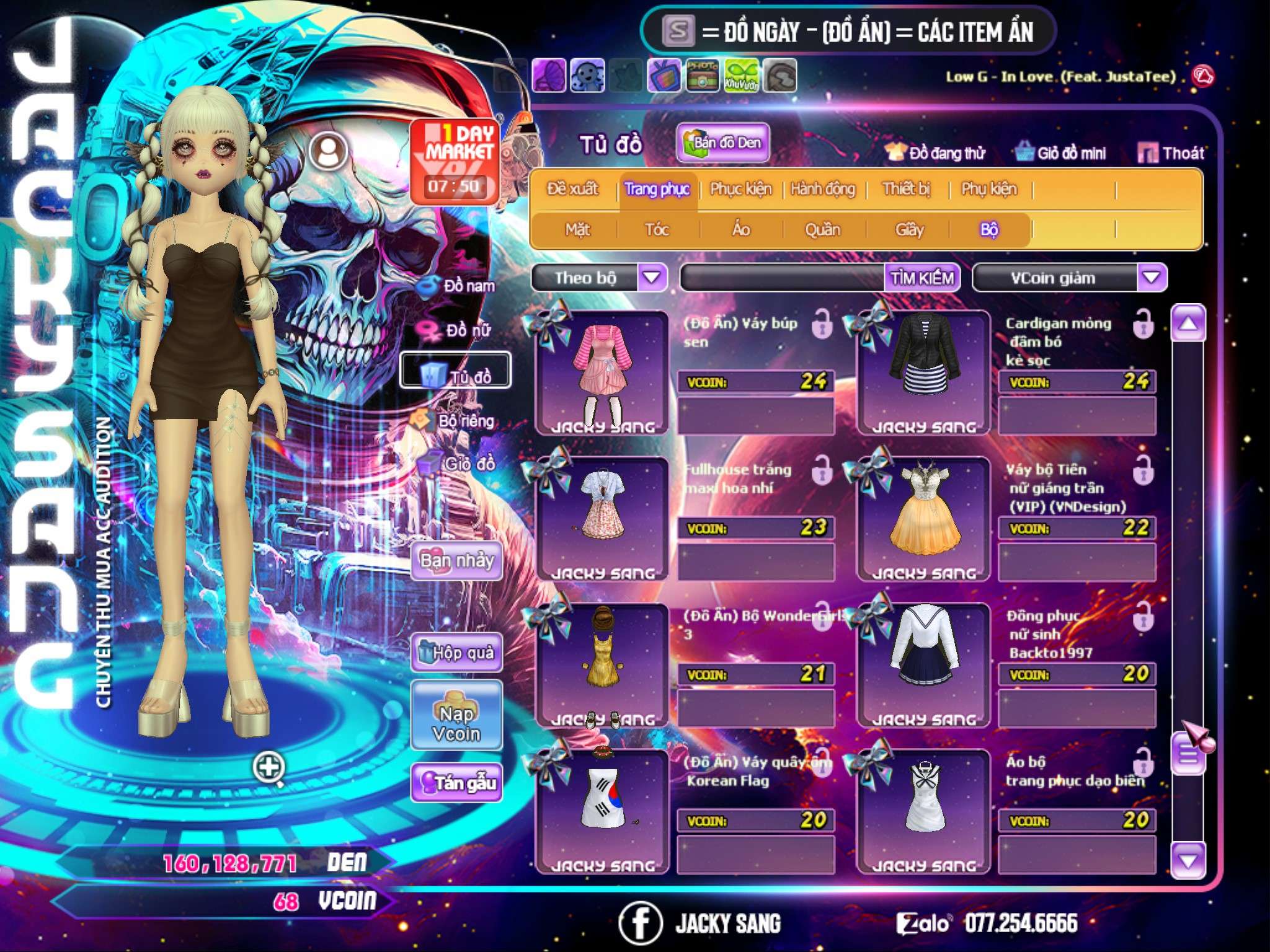Image resolution: width=1270 pixels, height=952 pixels.
Task: Open the Hộp quà gift box
Action: point(456,653)
